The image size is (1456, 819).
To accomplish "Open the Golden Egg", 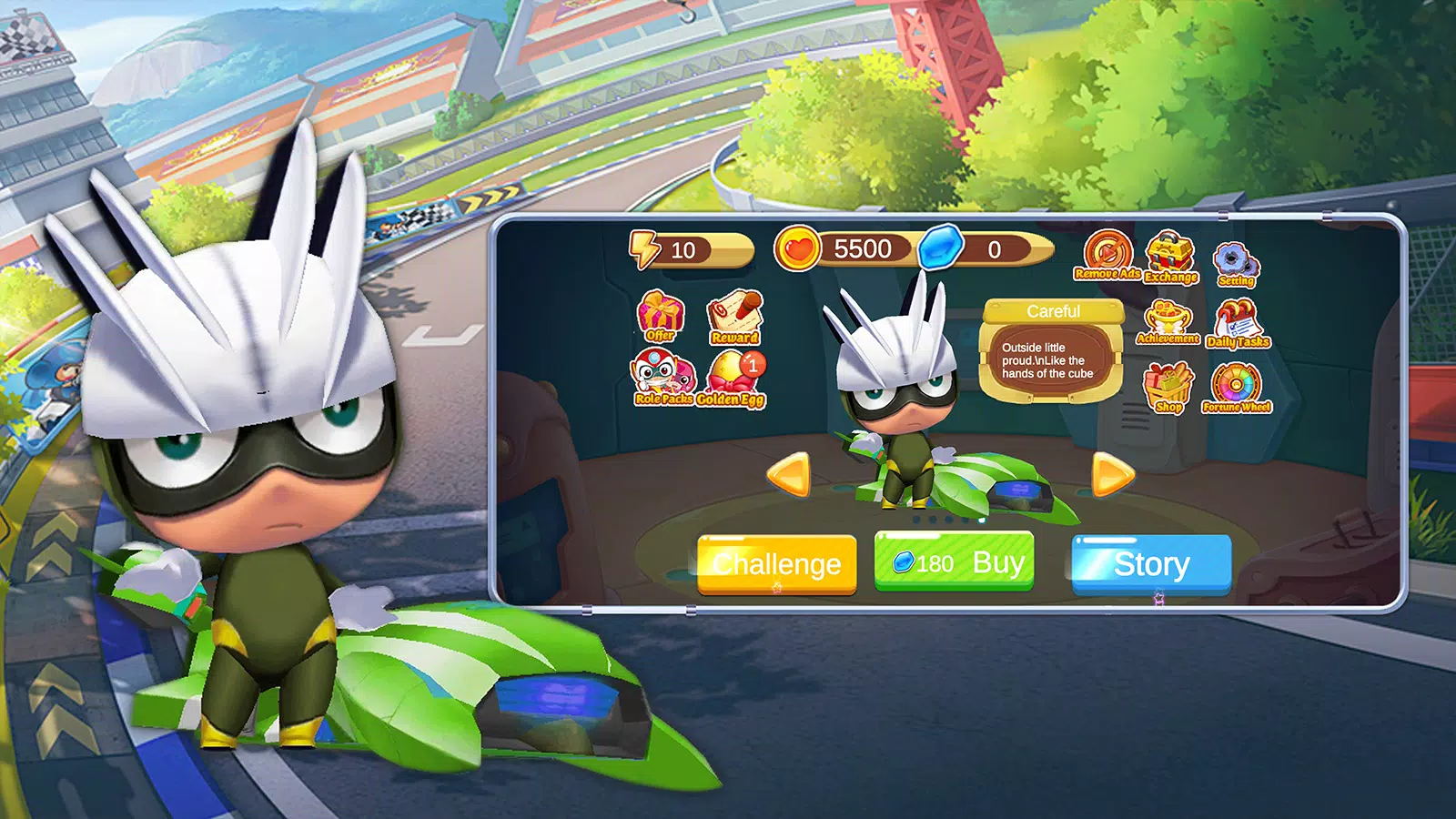I will tap(733, 379).
